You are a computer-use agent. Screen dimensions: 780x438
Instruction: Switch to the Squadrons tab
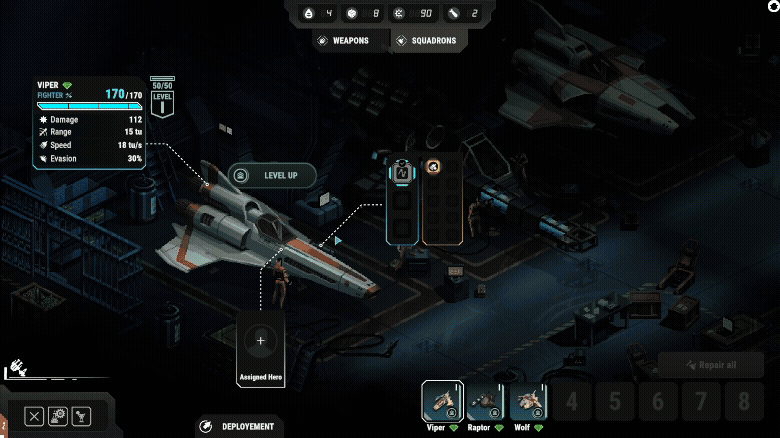(426, 41)
